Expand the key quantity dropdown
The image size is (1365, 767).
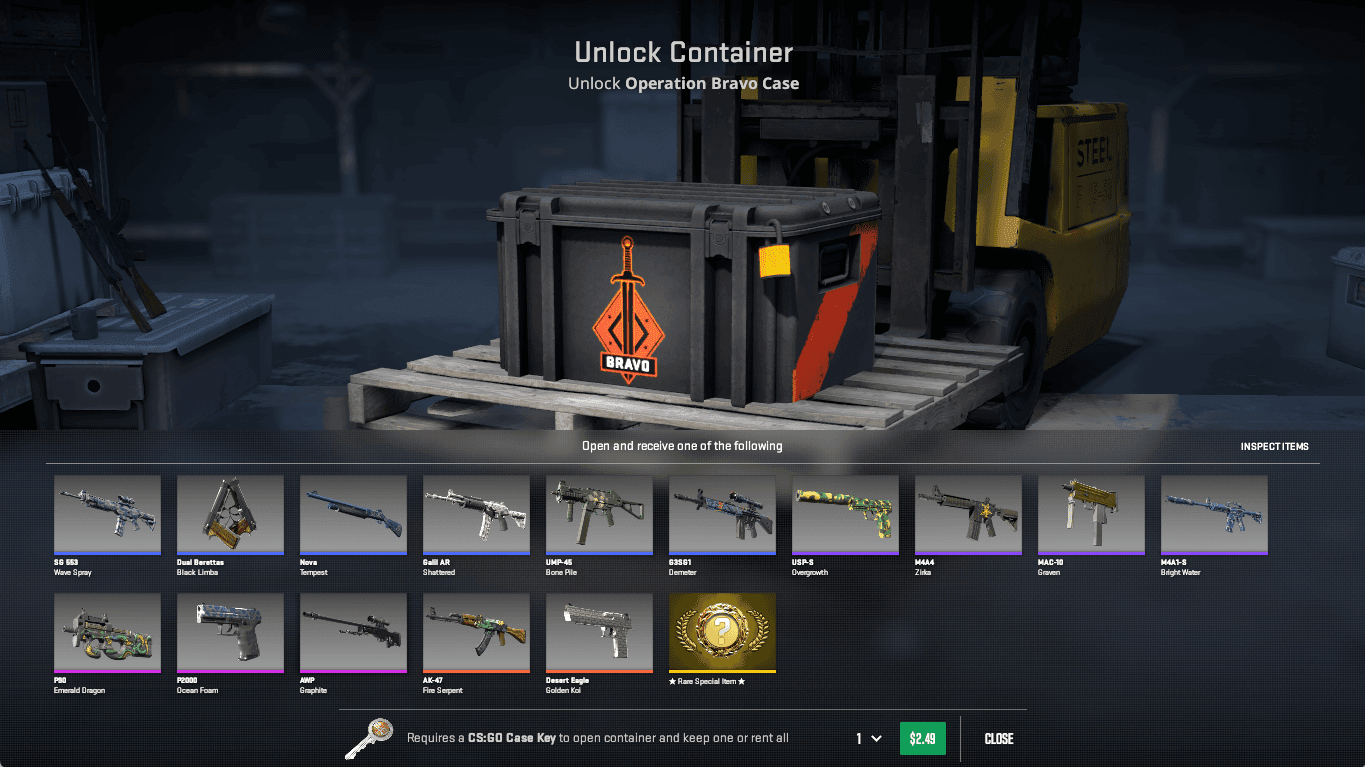(869, 738)
